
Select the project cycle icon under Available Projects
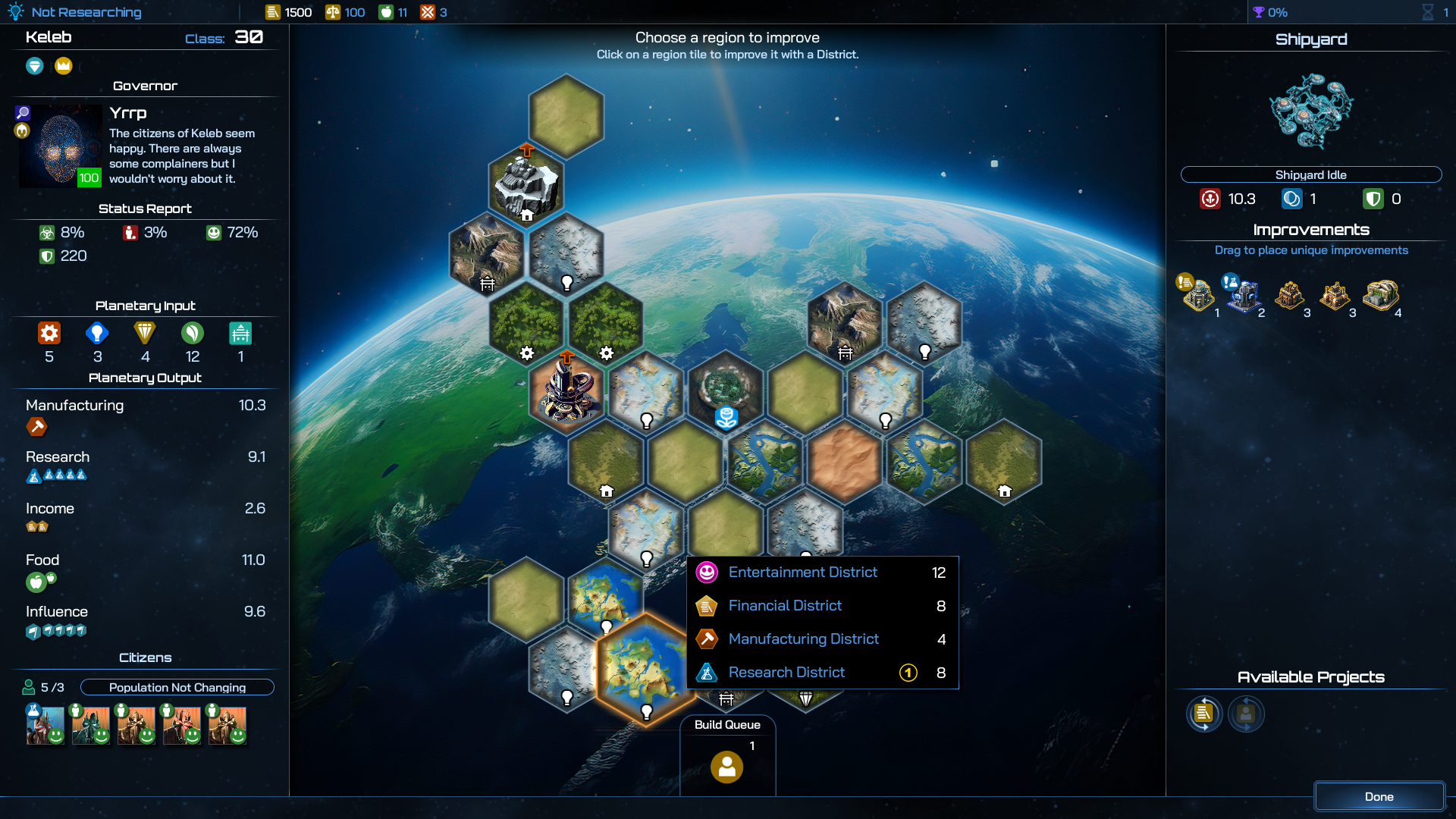[x=1205, y=714]
